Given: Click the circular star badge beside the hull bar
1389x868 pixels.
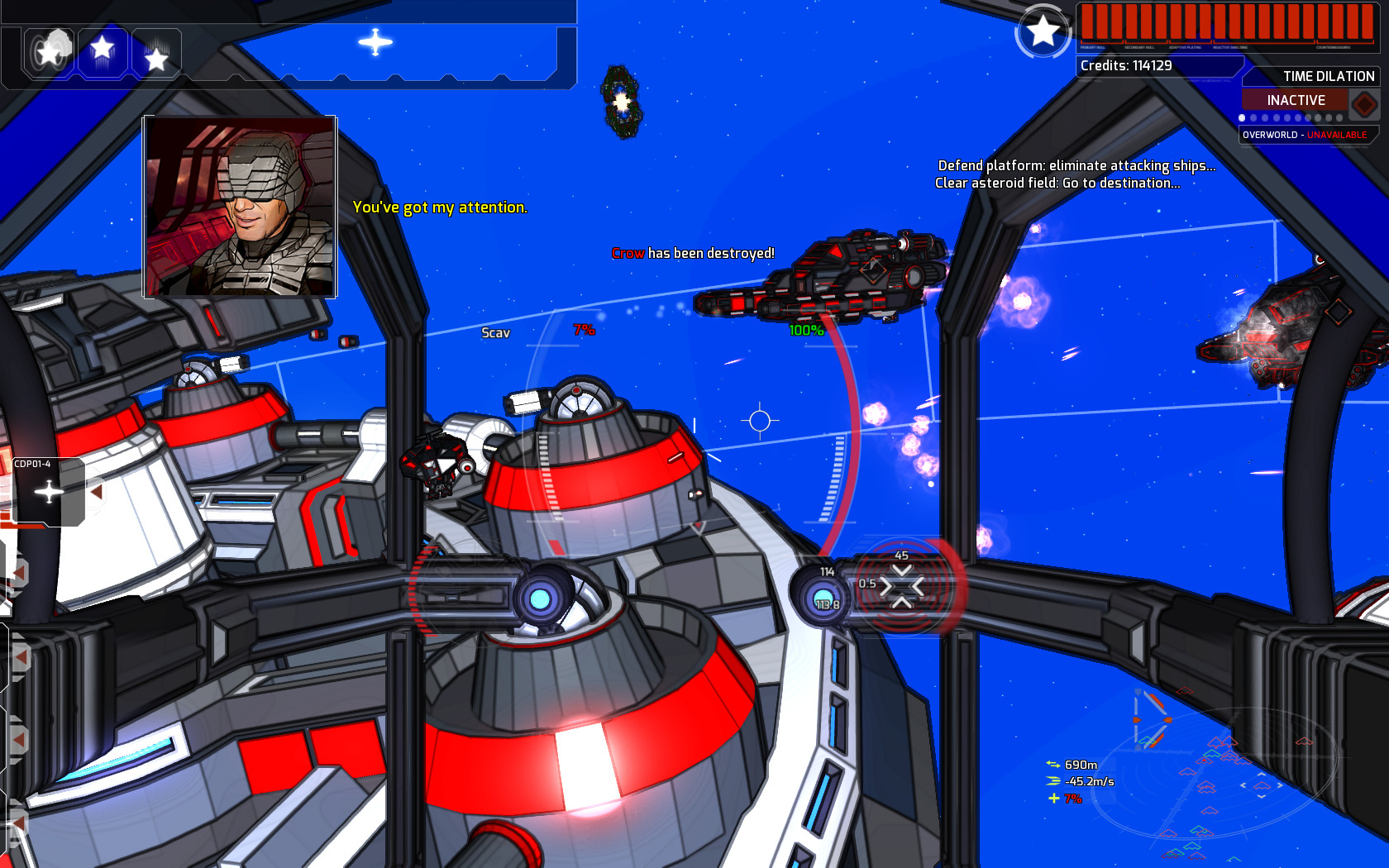Looking at the screenshot, I should [1043, 31].
